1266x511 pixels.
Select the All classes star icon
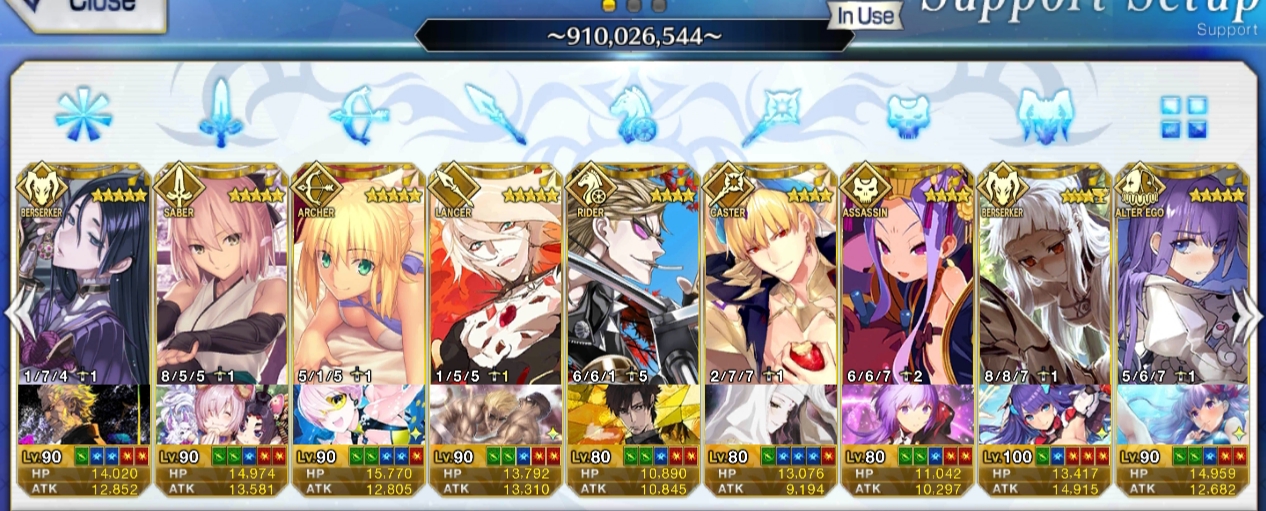click(x=83, y=115)
